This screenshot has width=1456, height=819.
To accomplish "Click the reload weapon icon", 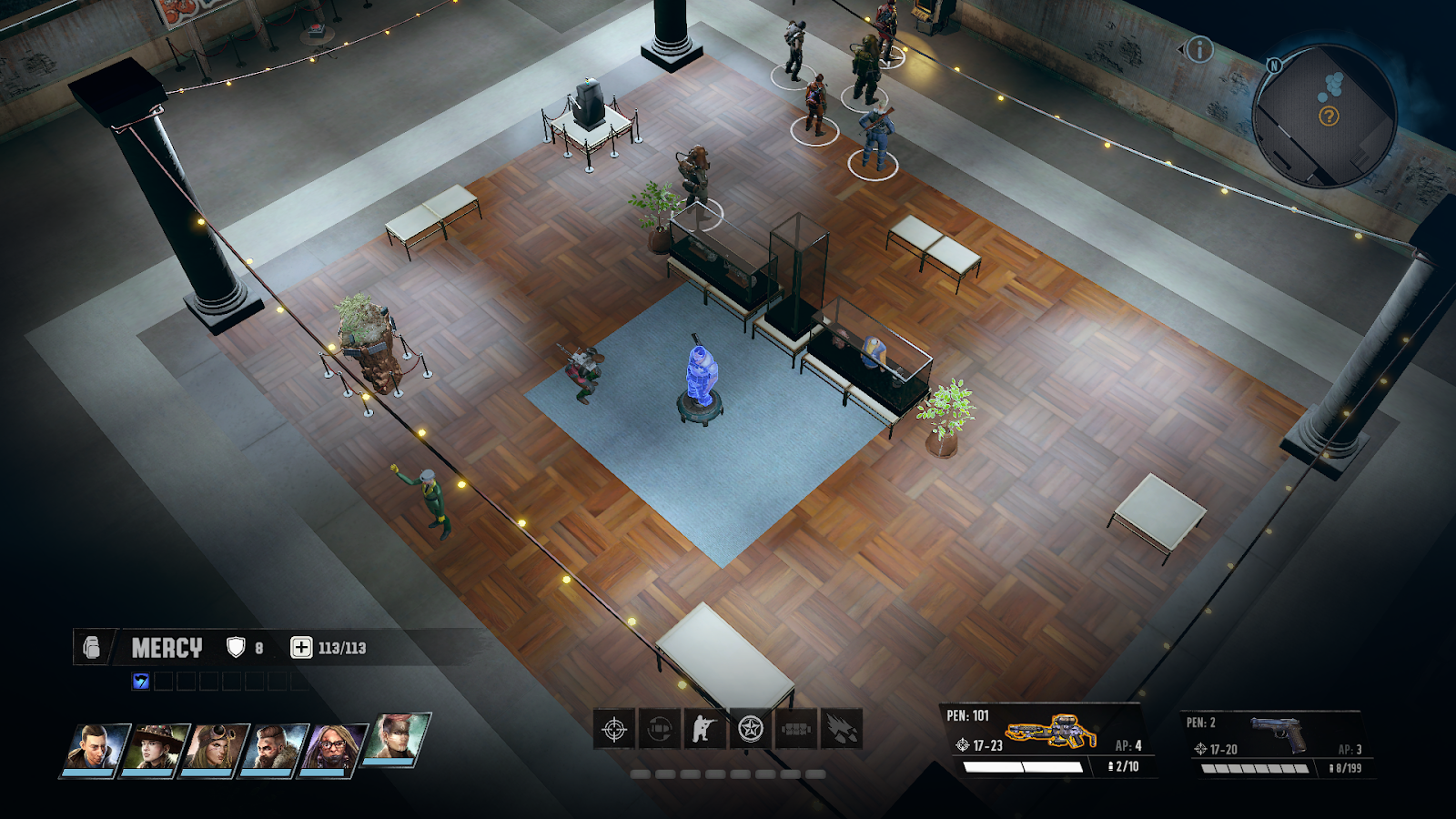I will [660, 729].
